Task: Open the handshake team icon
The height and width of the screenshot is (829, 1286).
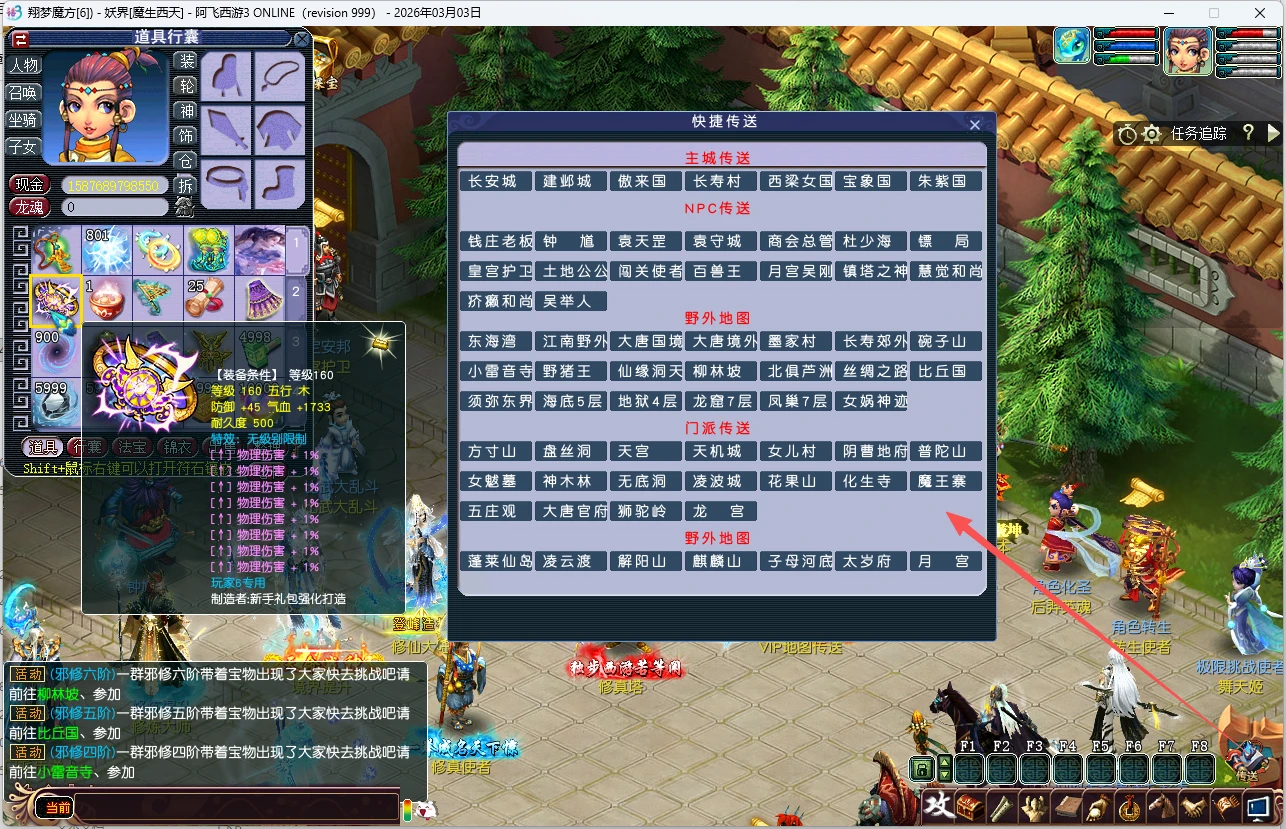Action: pos(1194,807)
